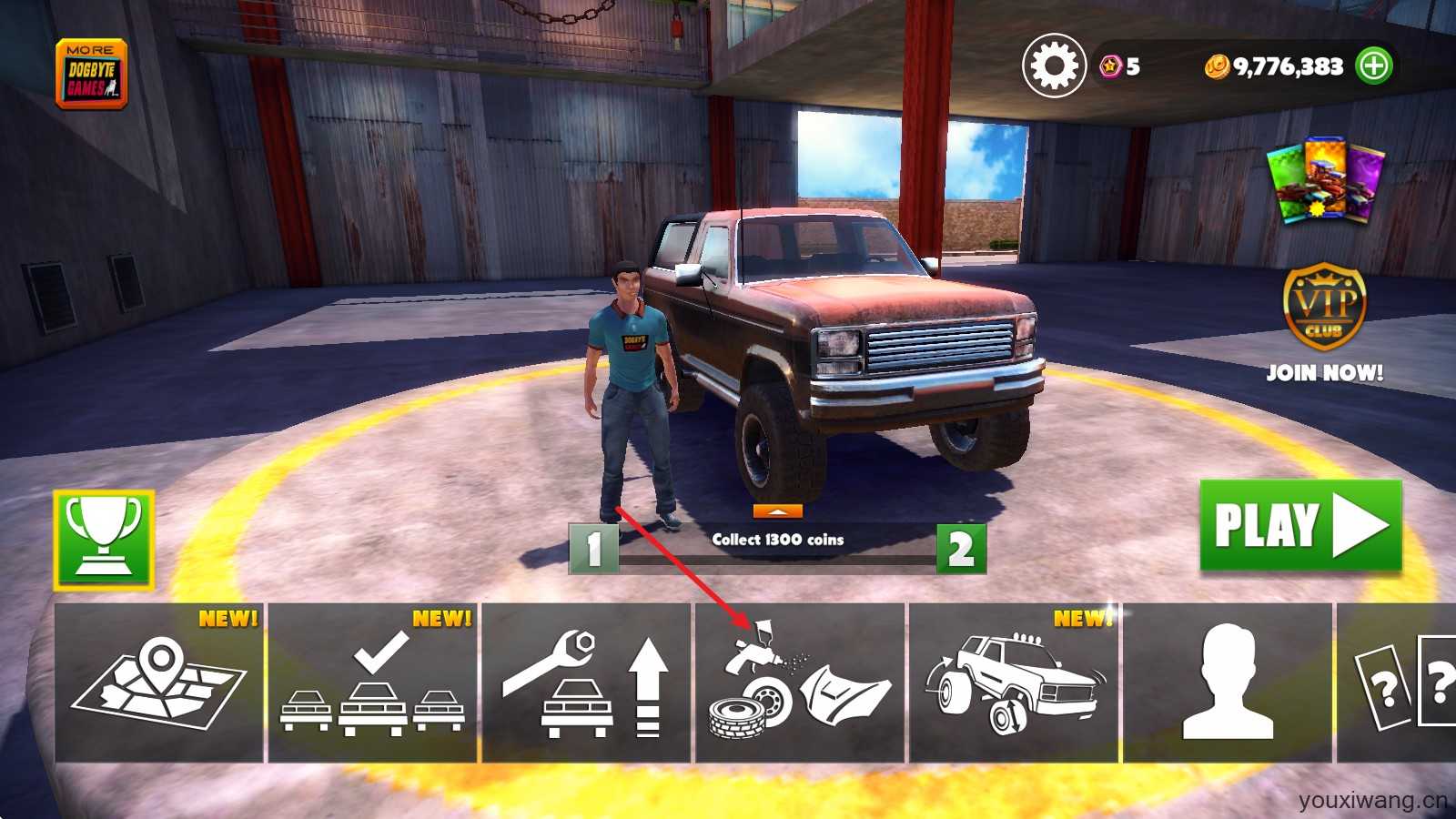Open the map location selection tile
This screenshot has width=1456, height=819.
(159, 682)
